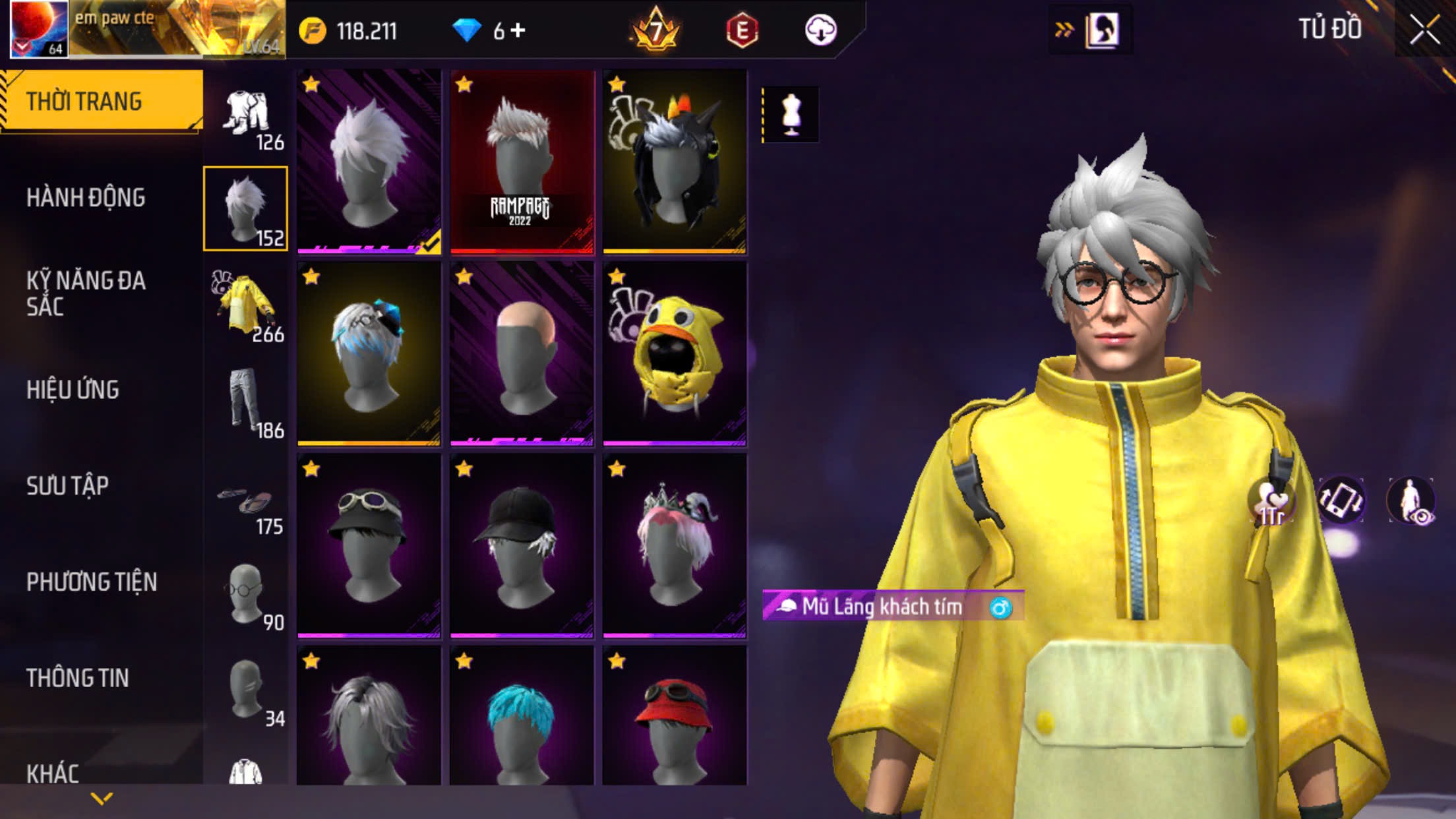The image size is (1456, 819).
Task: Equip the red bucket hat with goggles
Action: tap(675, 715)
